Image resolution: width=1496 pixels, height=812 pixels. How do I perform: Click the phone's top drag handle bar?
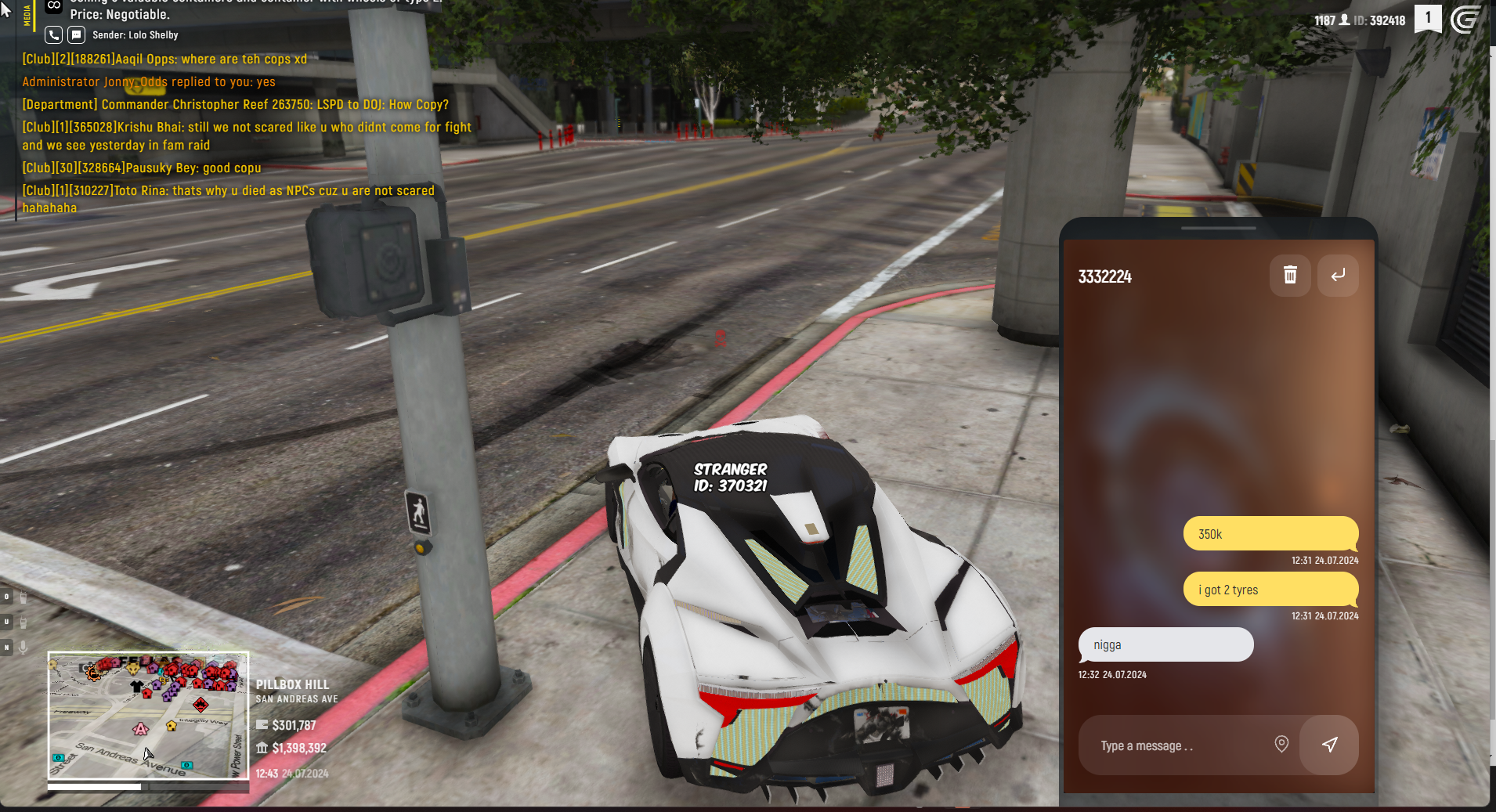[x=1218, y=229]
